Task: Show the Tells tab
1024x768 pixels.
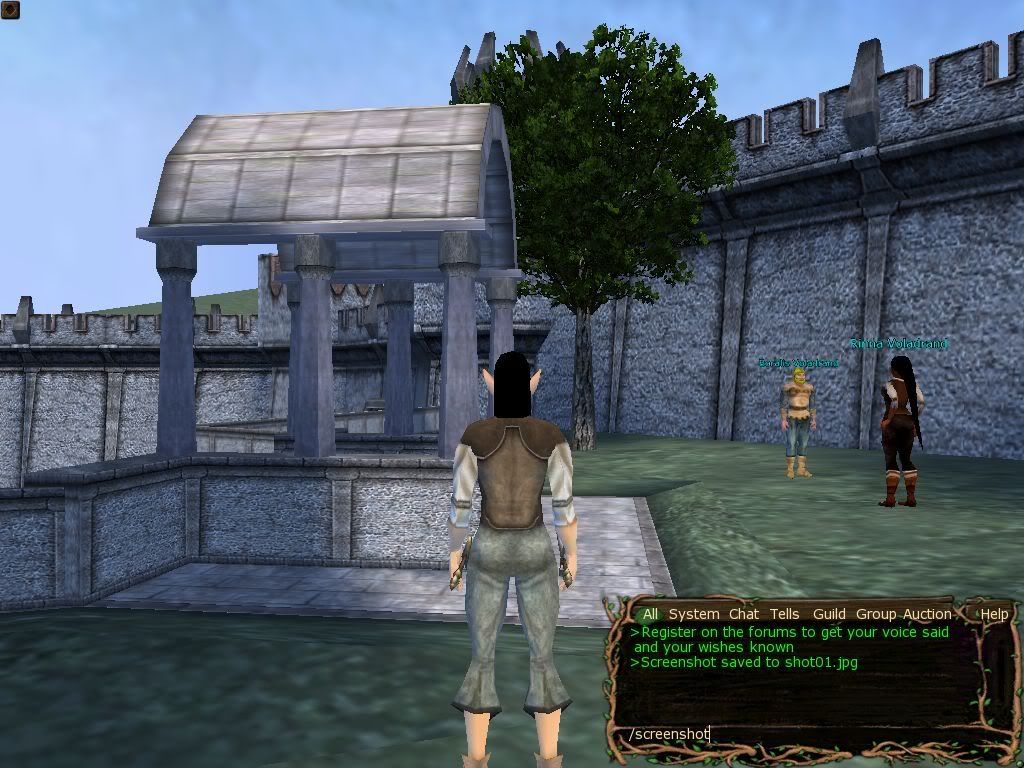Action: 785,614
